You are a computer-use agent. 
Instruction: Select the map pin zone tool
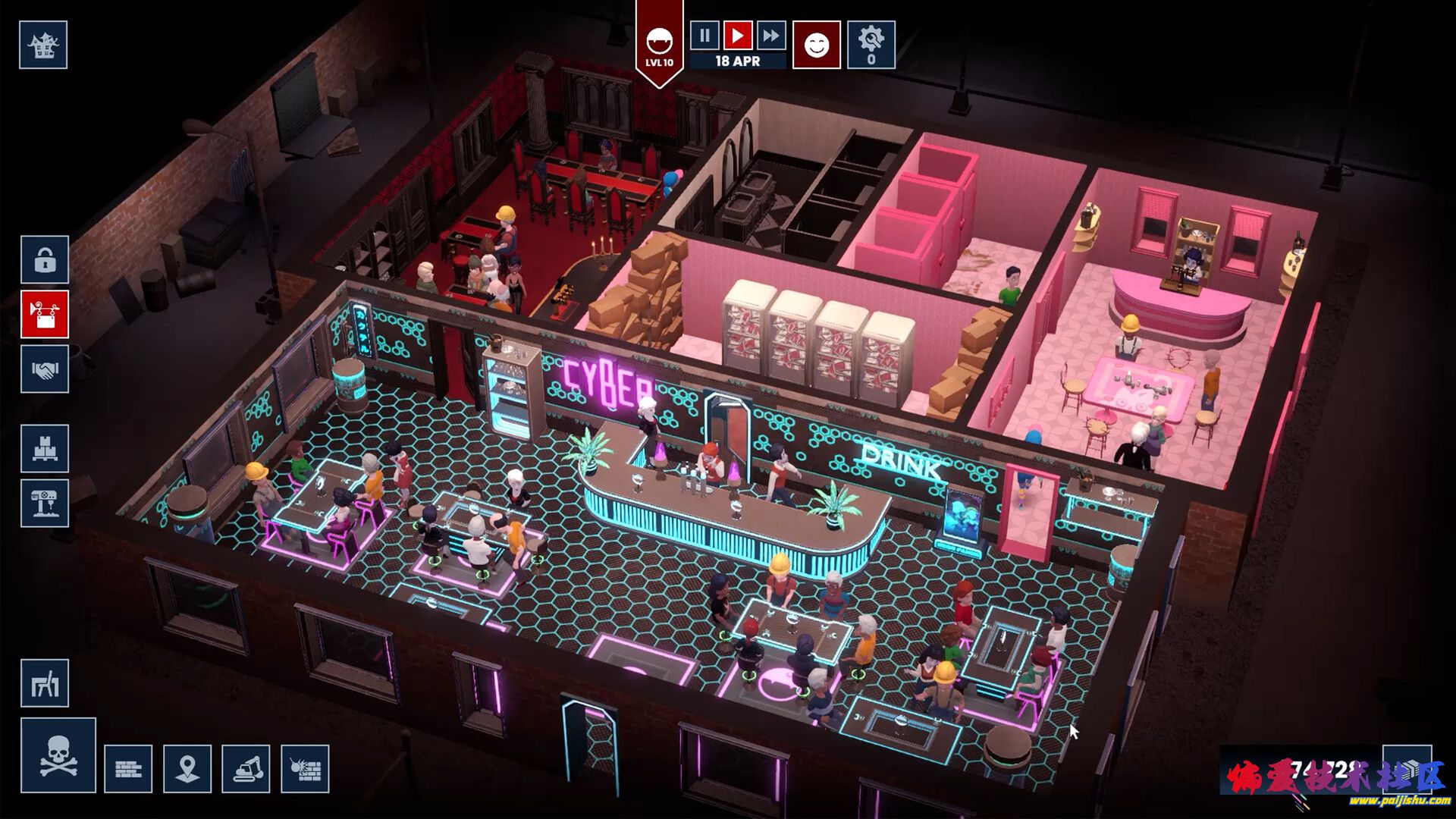coord(187,769)
